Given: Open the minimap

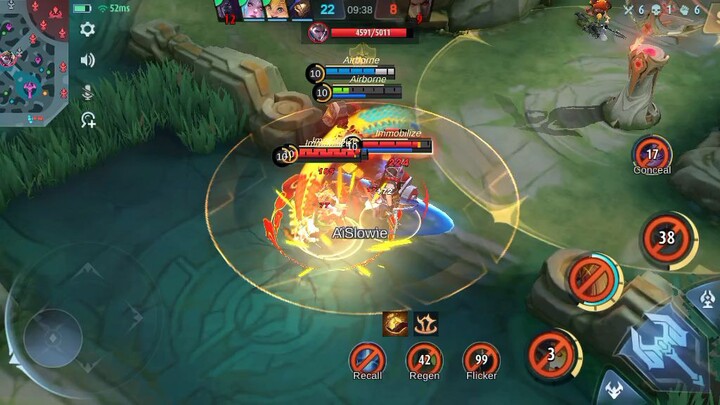Looking at the screenshot, I should 33,60.
